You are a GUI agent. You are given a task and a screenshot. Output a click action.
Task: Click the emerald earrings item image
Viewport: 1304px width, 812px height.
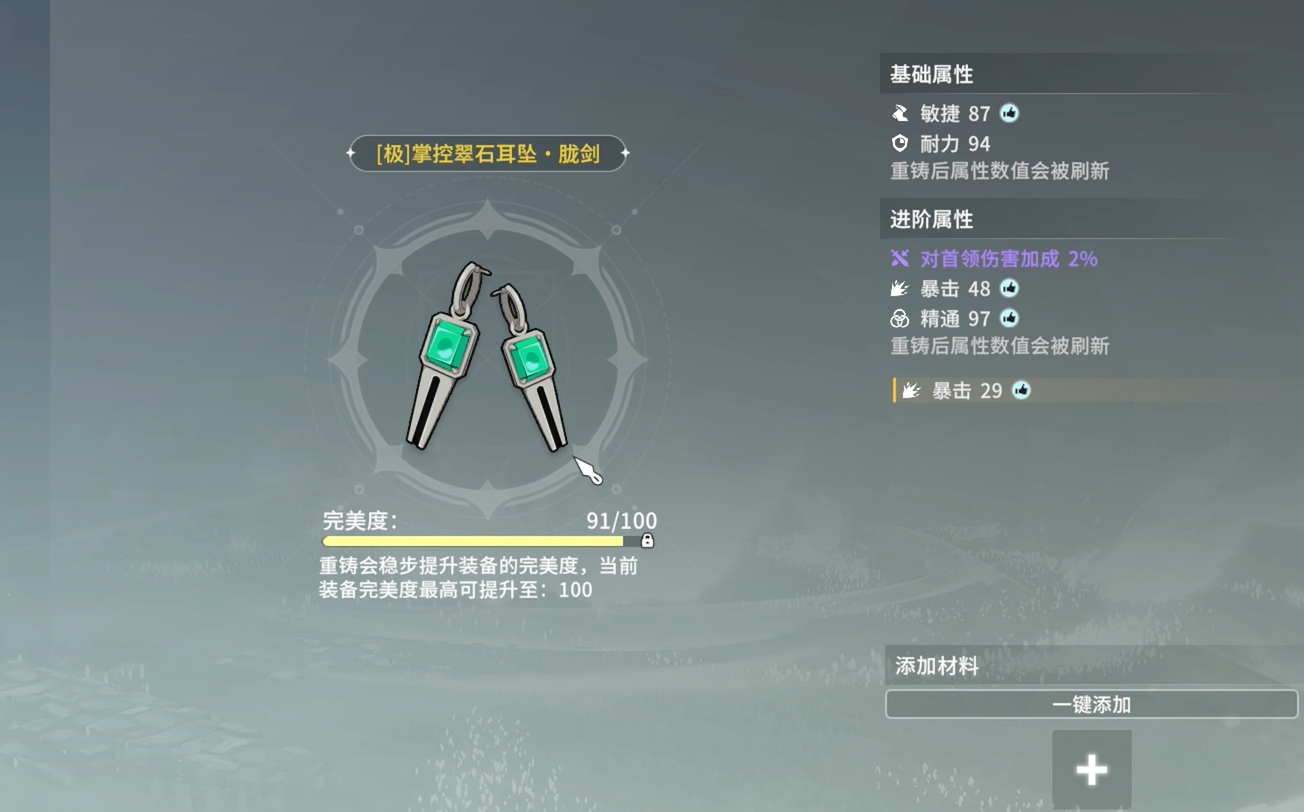(488, 355)
